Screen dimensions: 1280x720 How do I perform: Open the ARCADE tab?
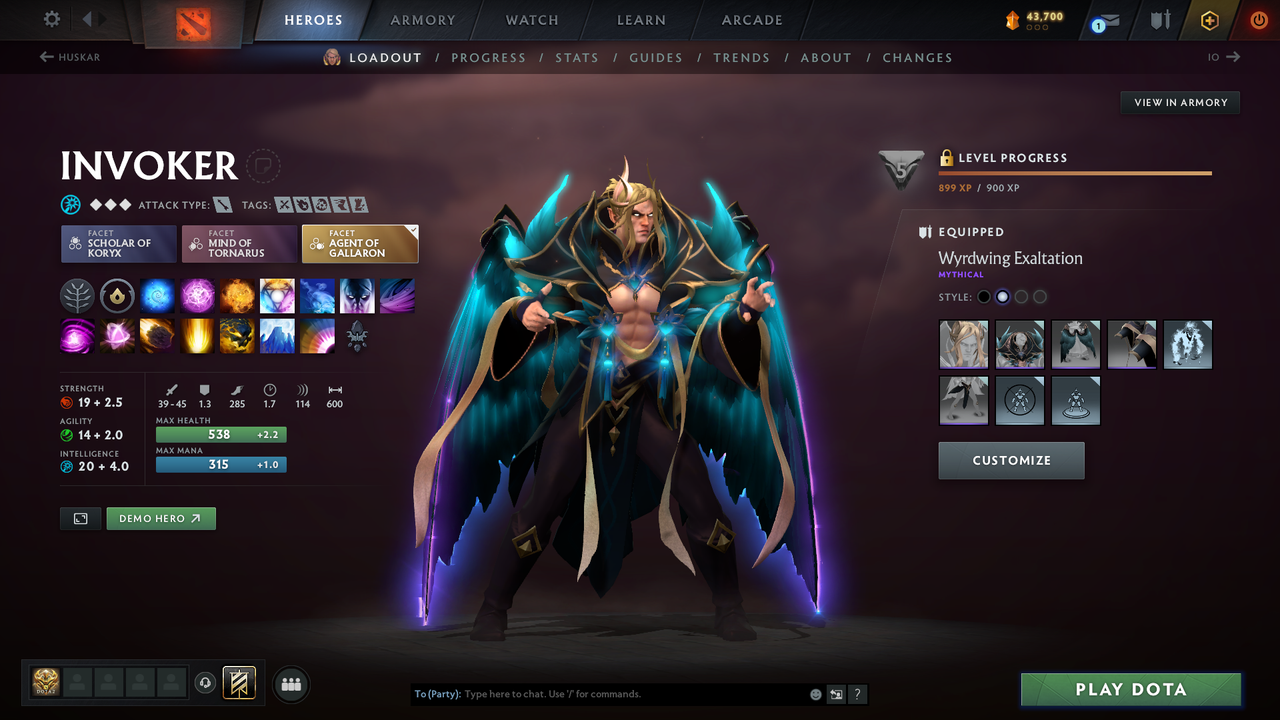click(x=751, y=20)
